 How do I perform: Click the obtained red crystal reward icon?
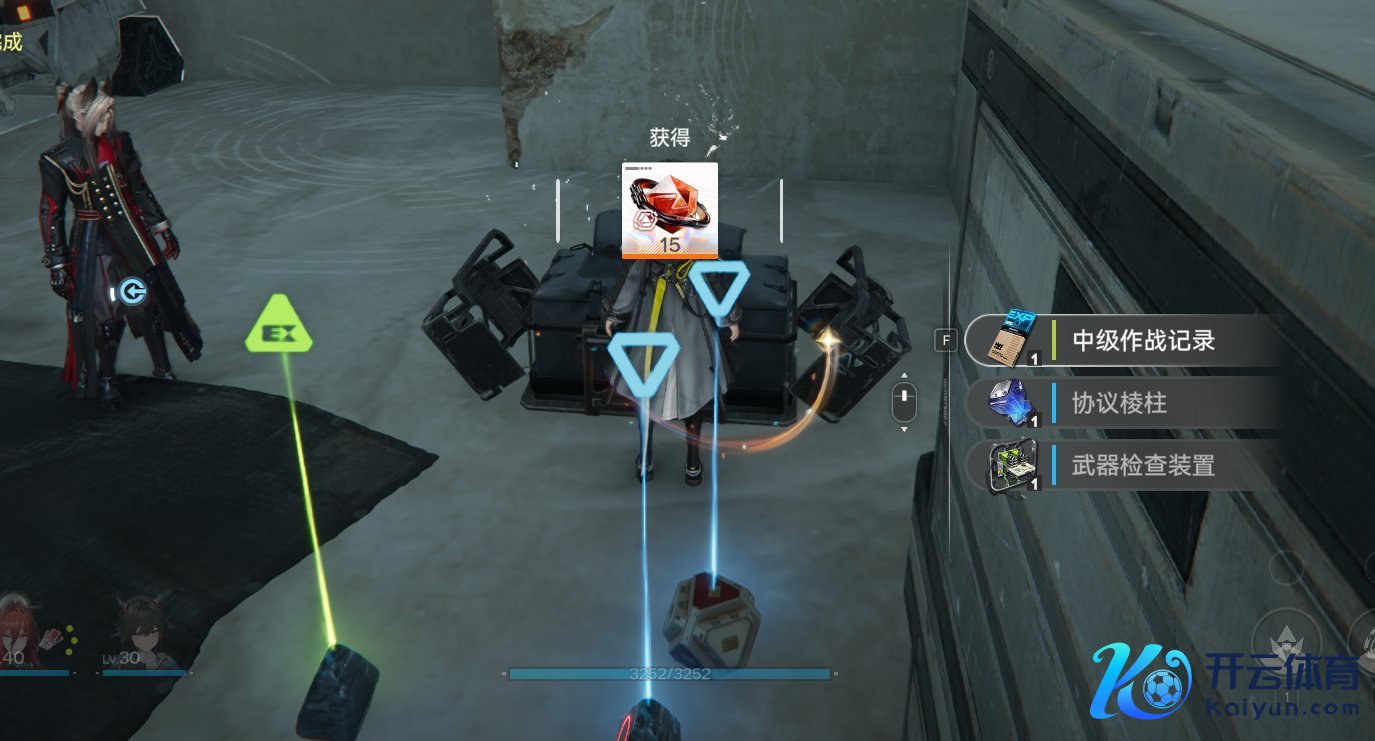tap(669, 210)
